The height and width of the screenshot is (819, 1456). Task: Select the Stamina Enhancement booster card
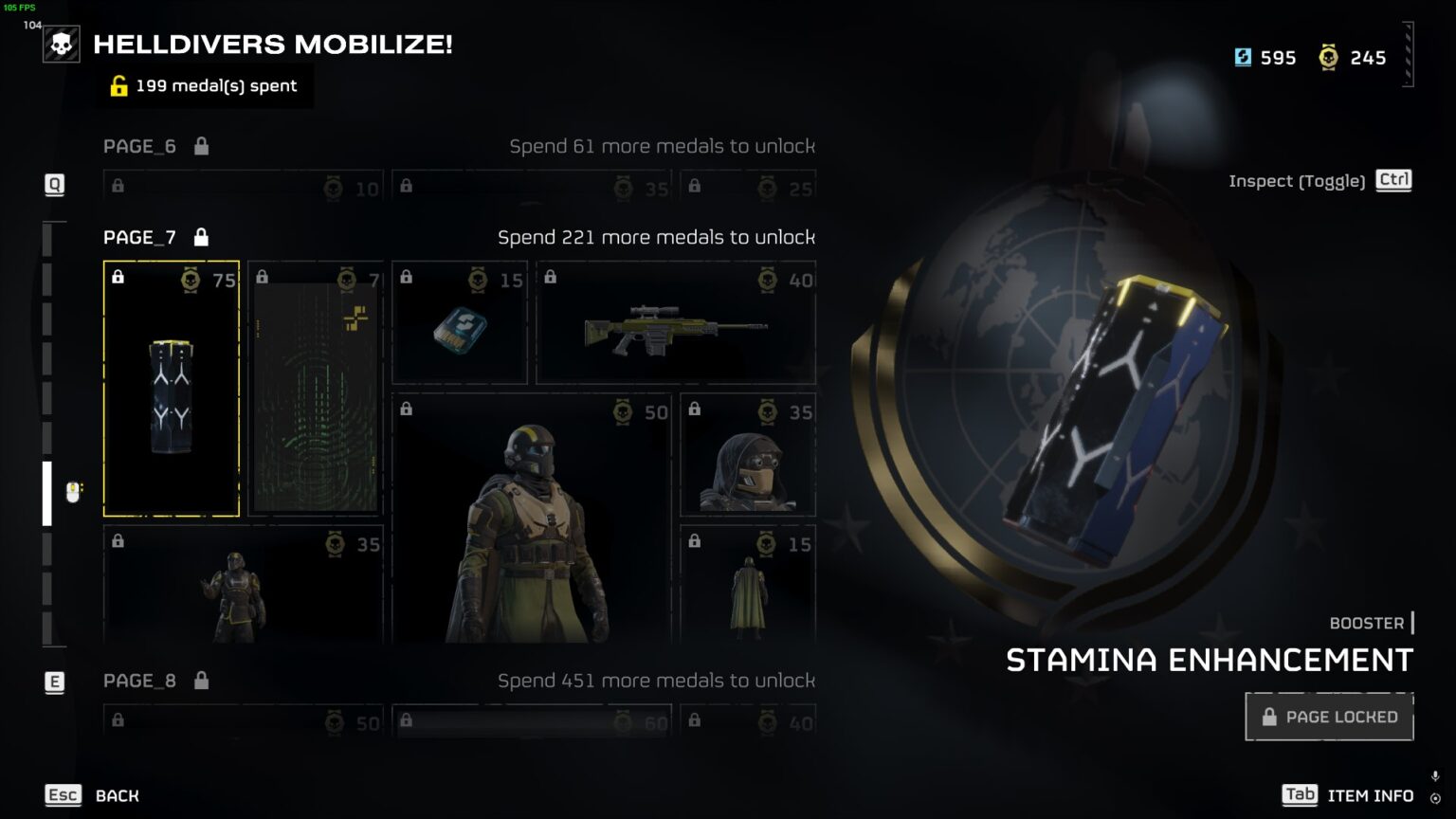(x=171, y=389)
